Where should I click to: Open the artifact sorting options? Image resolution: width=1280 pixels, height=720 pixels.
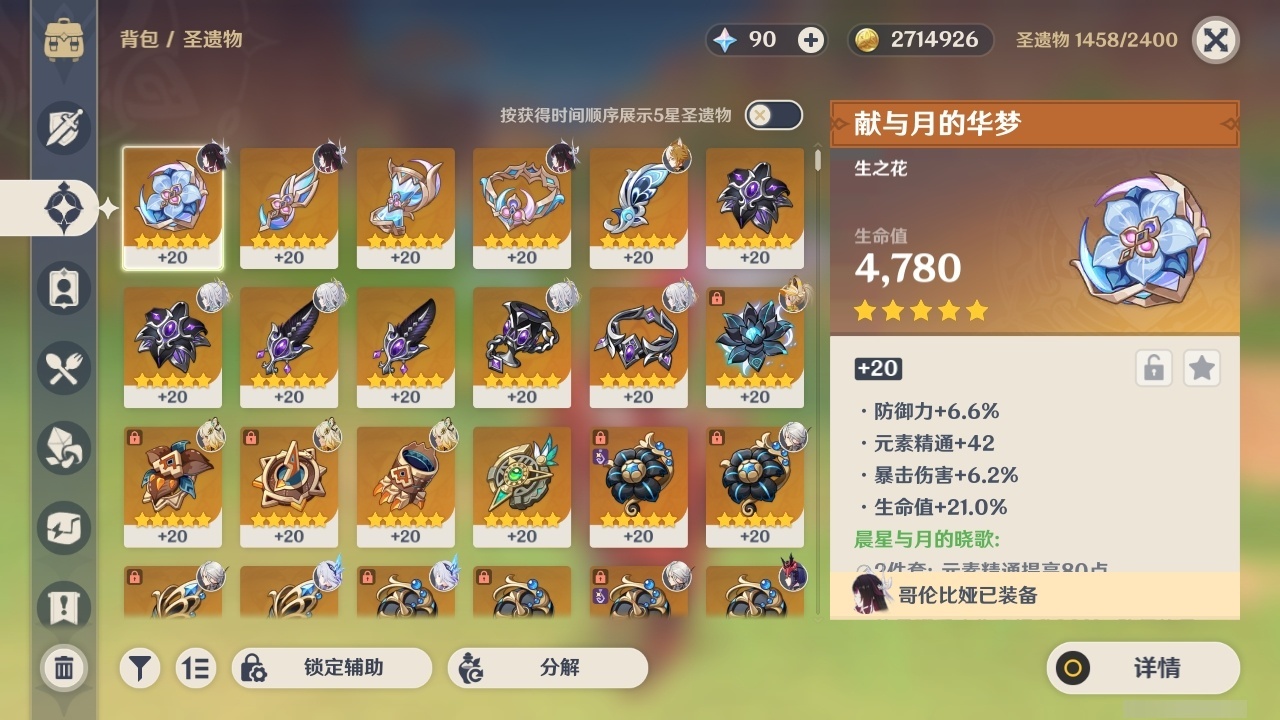click(196, 668)
